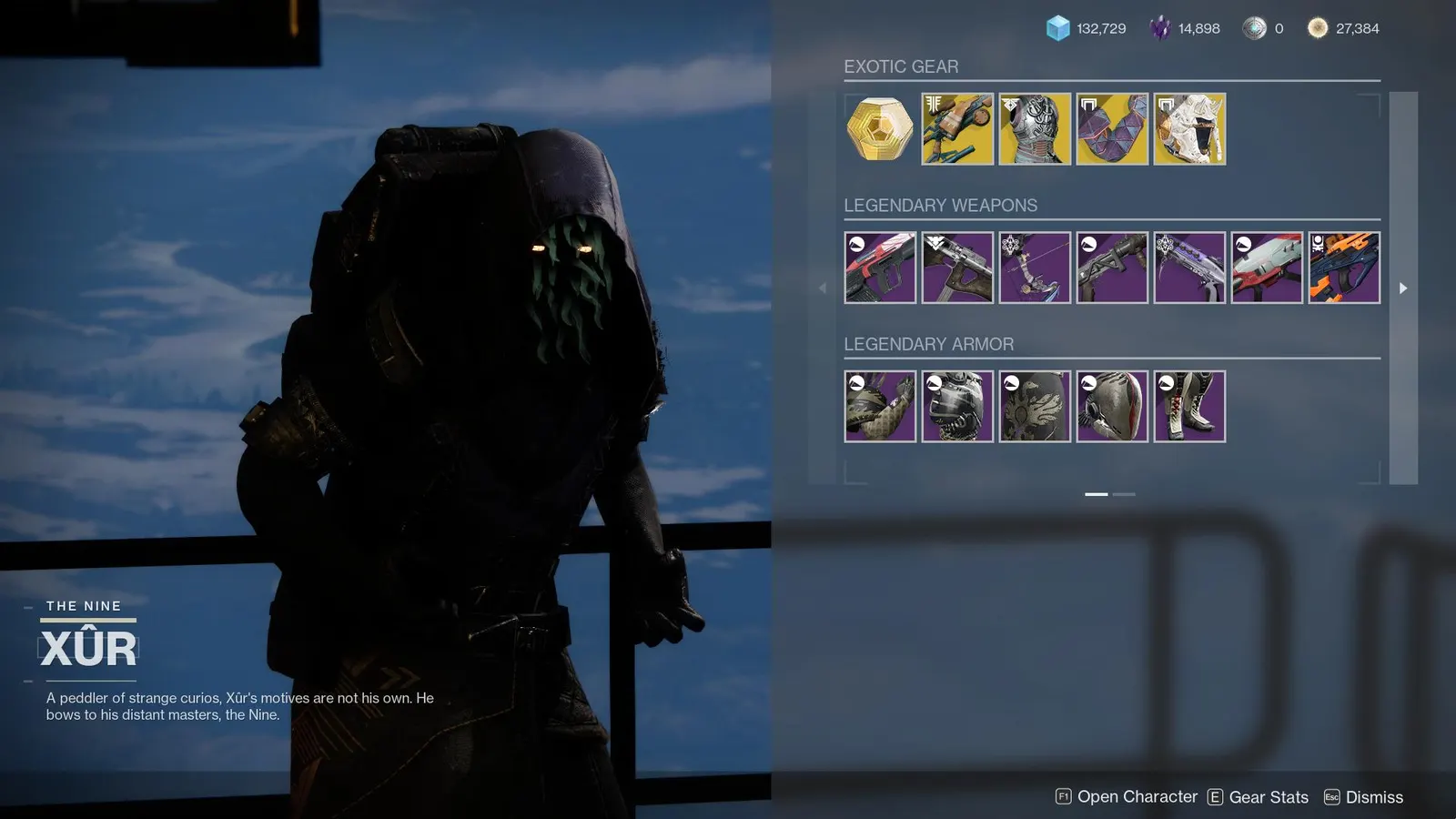The width and height of the screenshot is (1456, 819).
Task: Select the legendary bow in Legendary Weapons
Action: 1034,267
